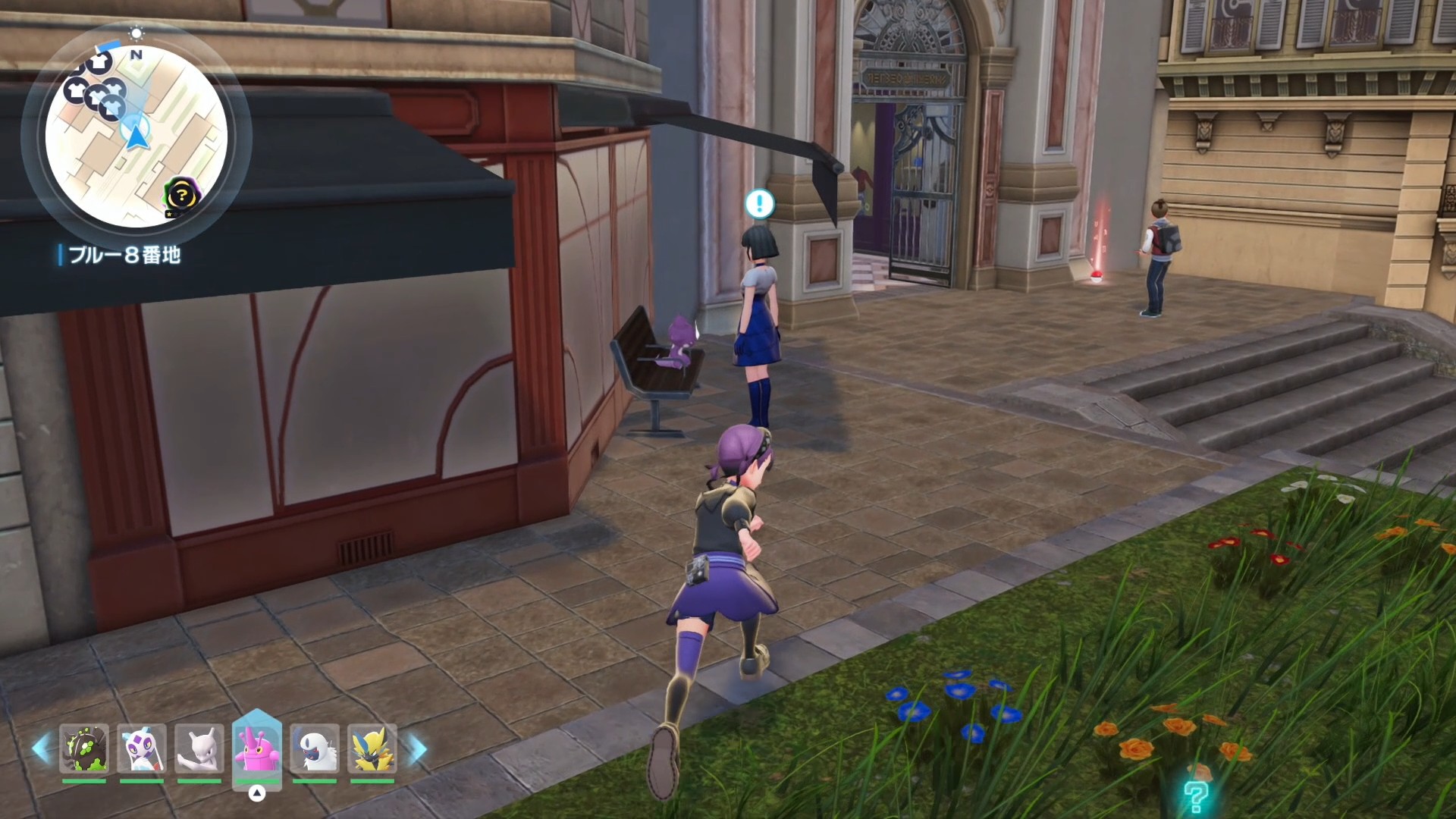Image resolution: width=1456 pixels, height=819 pixels.
Task: Choose Froslass from the party bar
Action: 142,749
